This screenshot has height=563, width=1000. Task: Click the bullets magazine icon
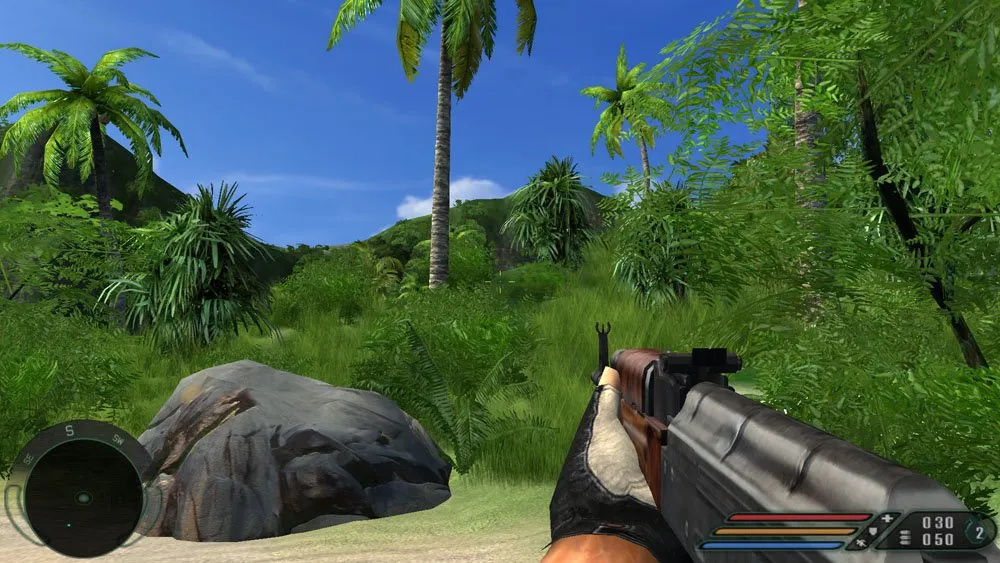click(x=906, y=537)
